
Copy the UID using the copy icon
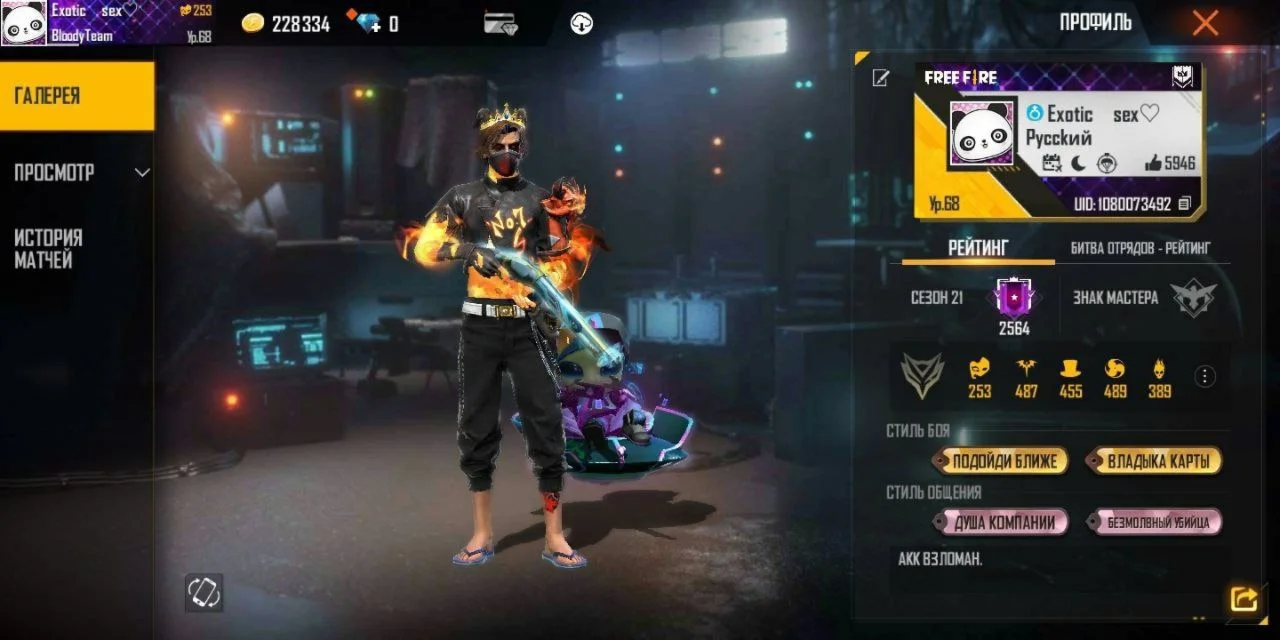click(x=1185, y=204)
